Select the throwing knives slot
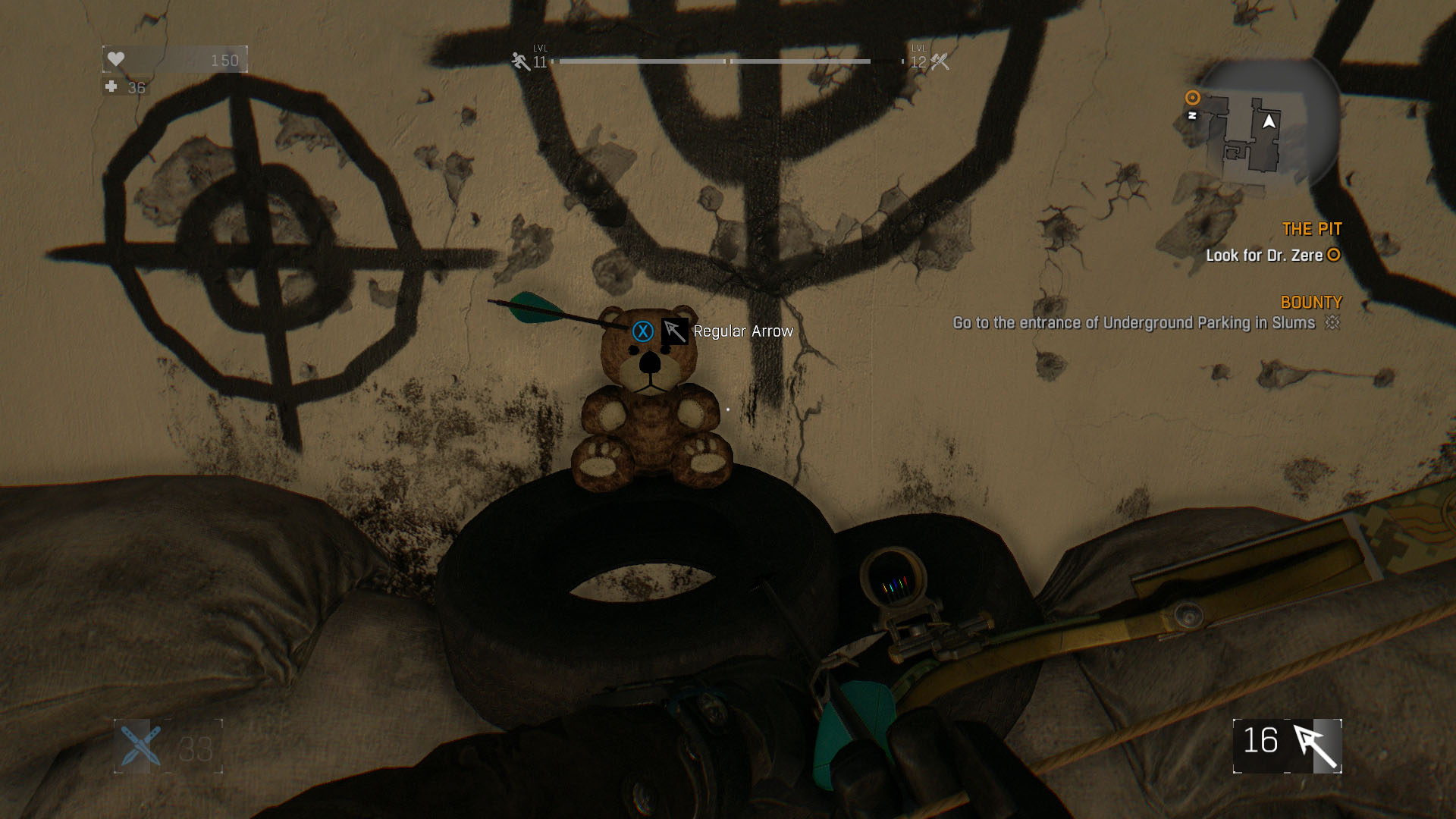This screenshot has height=819, width=1456. 140,746
